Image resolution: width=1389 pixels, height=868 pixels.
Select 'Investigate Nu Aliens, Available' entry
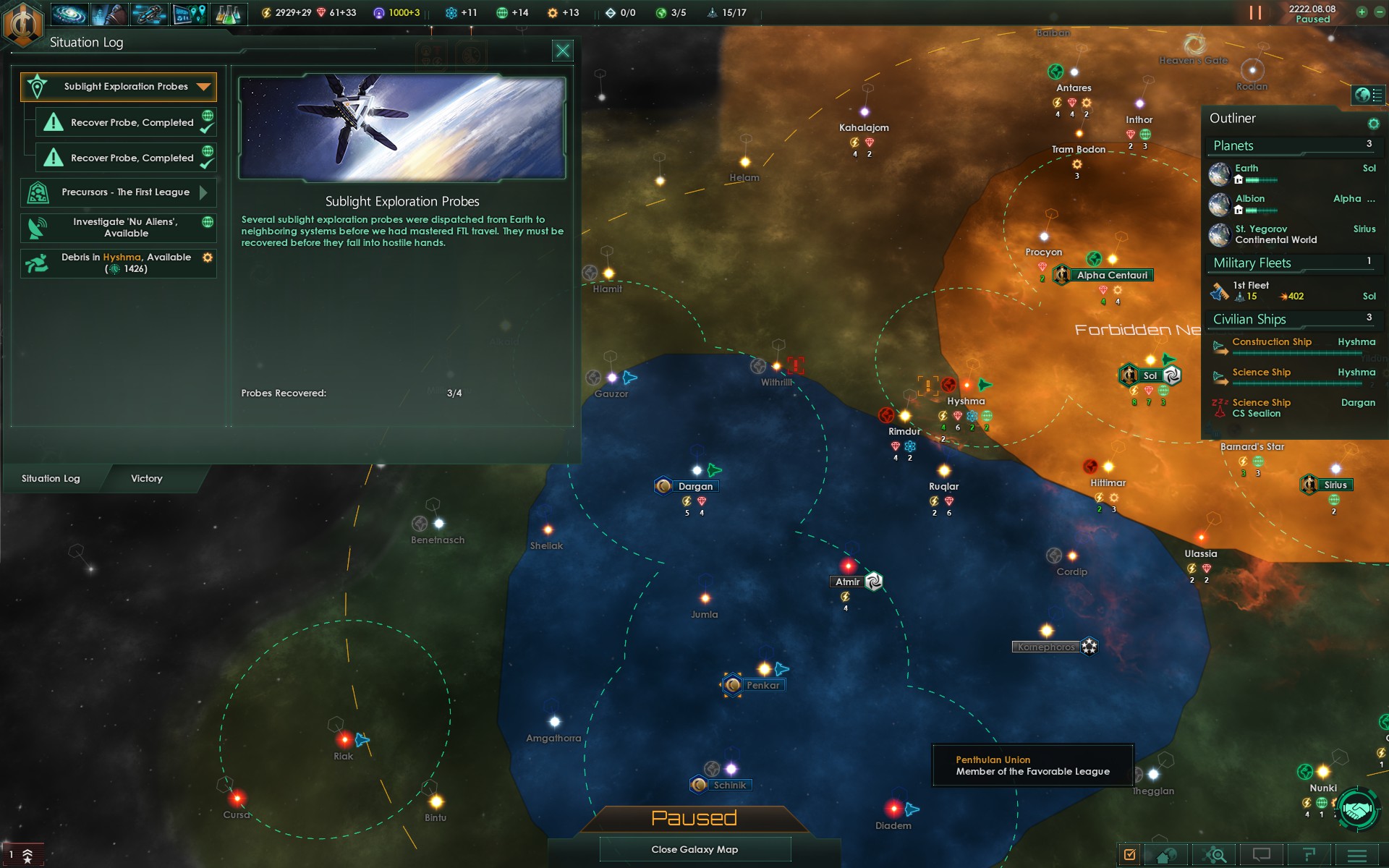point(119,228)
